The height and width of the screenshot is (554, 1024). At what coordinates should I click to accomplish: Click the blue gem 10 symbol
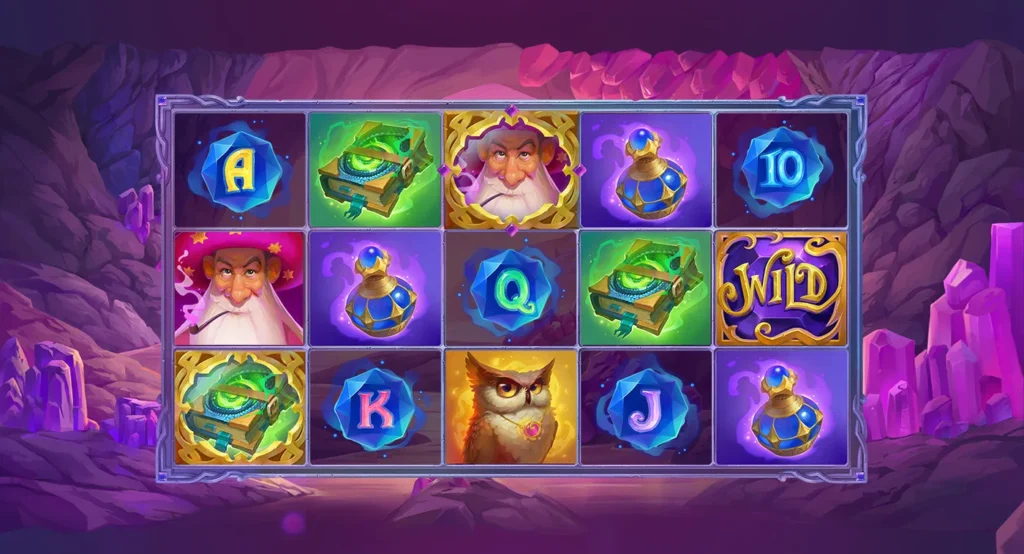coord(781,170)
